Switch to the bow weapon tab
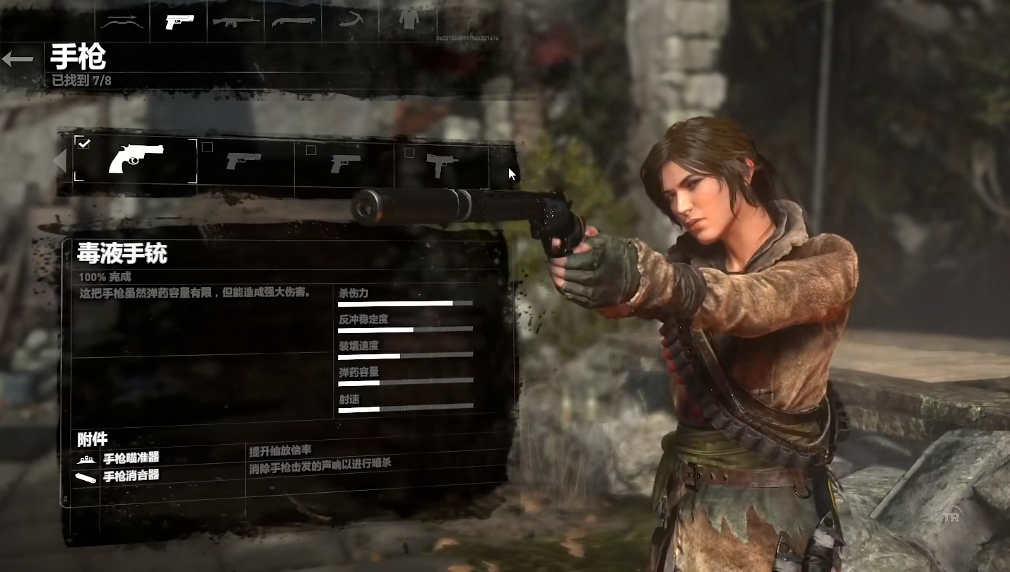This screenshot has width=1010, height=572. coord(122,20)
